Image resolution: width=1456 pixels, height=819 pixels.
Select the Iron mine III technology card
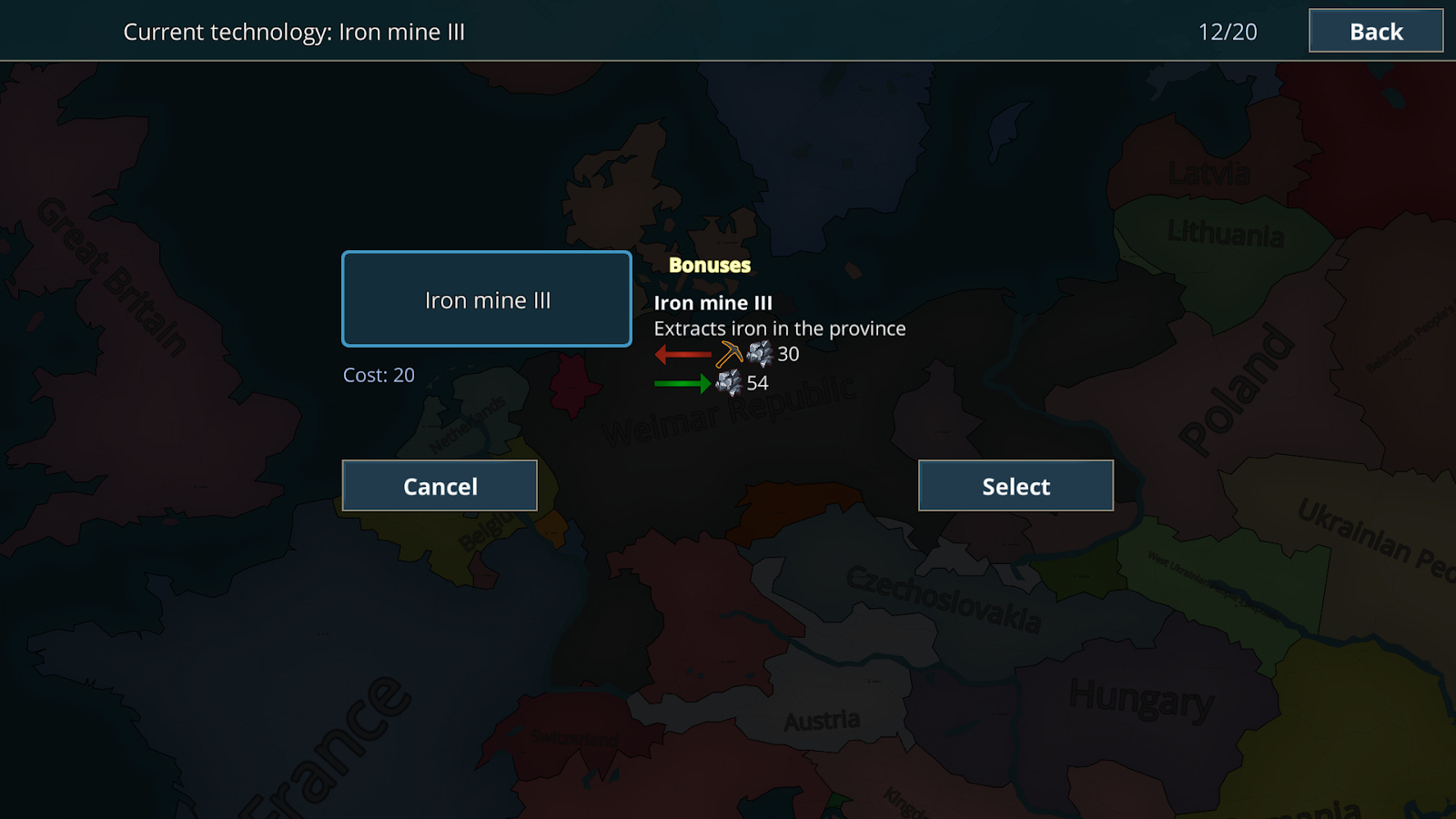click(487, 299)
